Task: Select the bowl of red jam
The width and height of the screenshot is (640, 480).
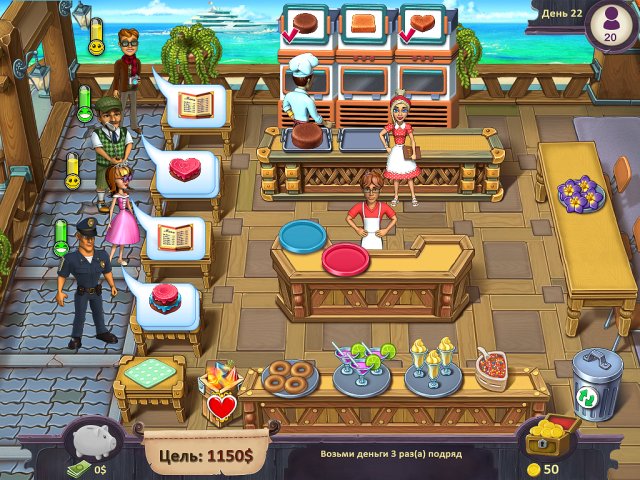Action: tap(490, 370)
